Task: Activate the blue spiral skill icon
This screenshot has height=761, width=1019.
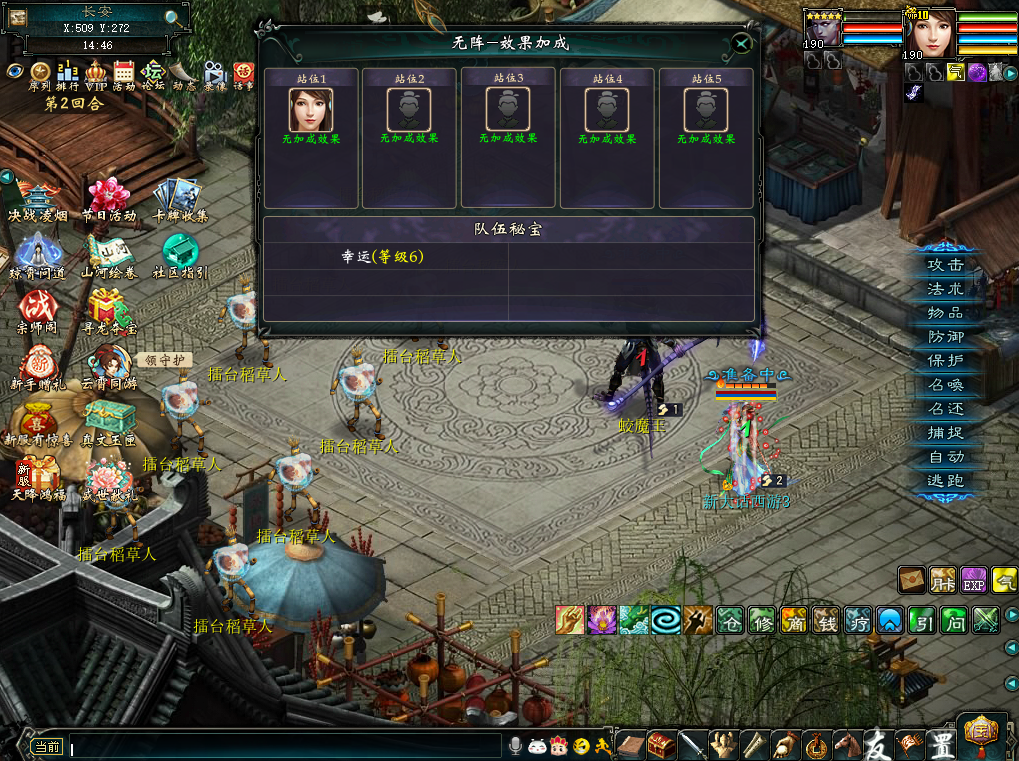Action: pos(666,620)
